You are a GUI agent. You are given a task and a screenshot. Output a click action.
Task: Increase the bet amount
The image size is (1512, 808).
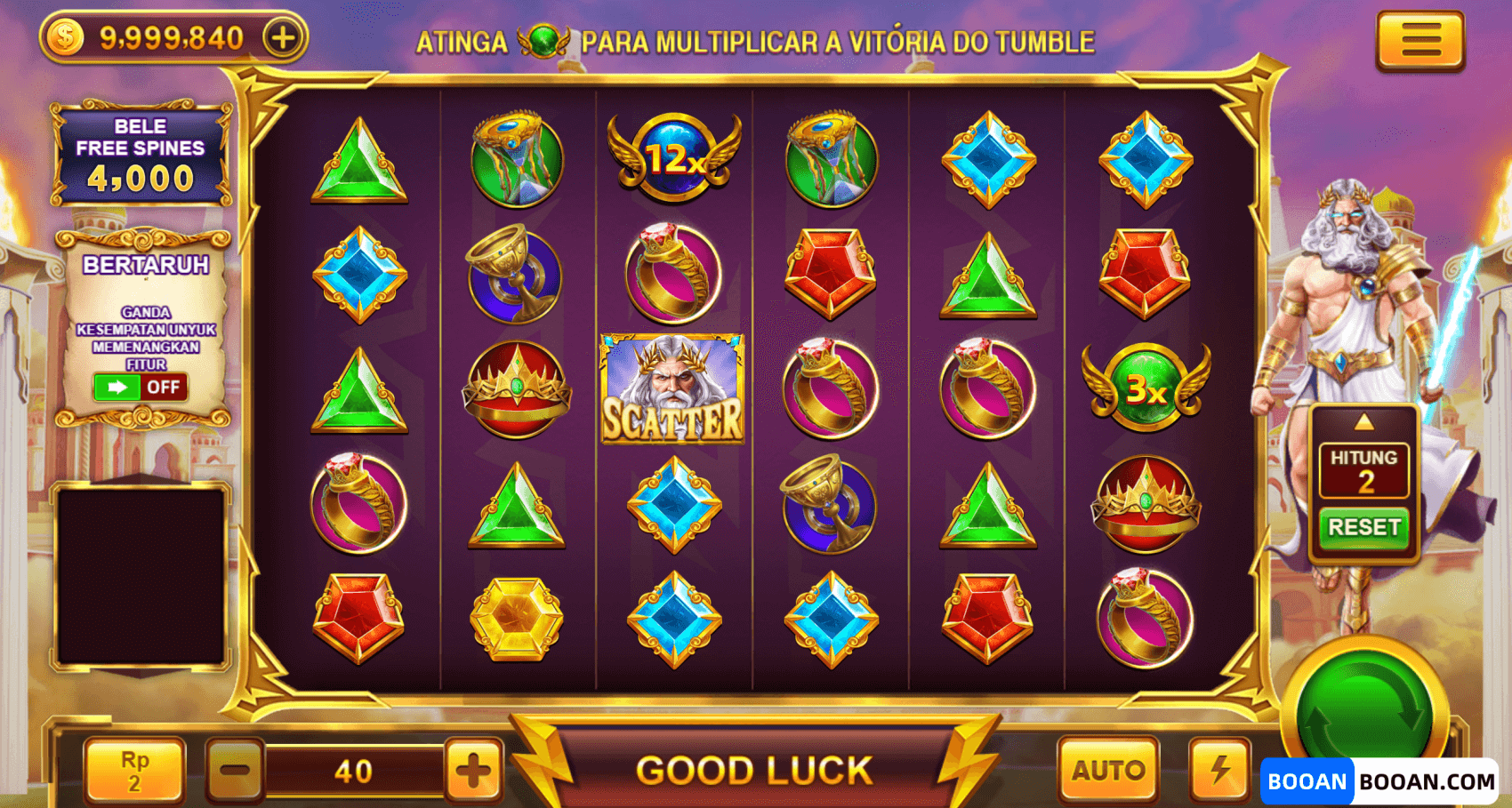coord(473,770)
